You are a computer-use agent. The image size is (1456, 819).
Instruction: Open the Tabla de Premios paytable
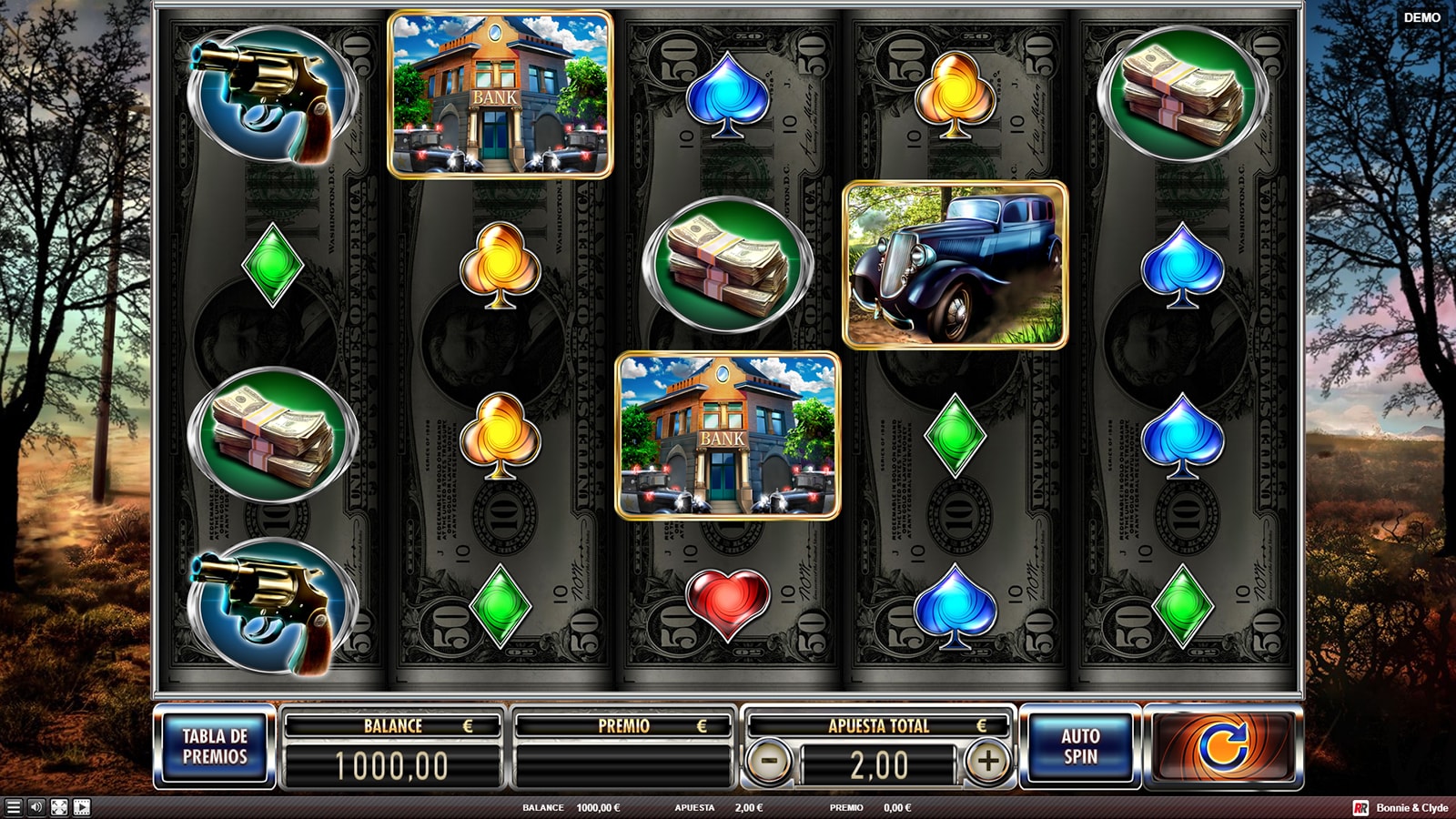(x=215, y=746)
